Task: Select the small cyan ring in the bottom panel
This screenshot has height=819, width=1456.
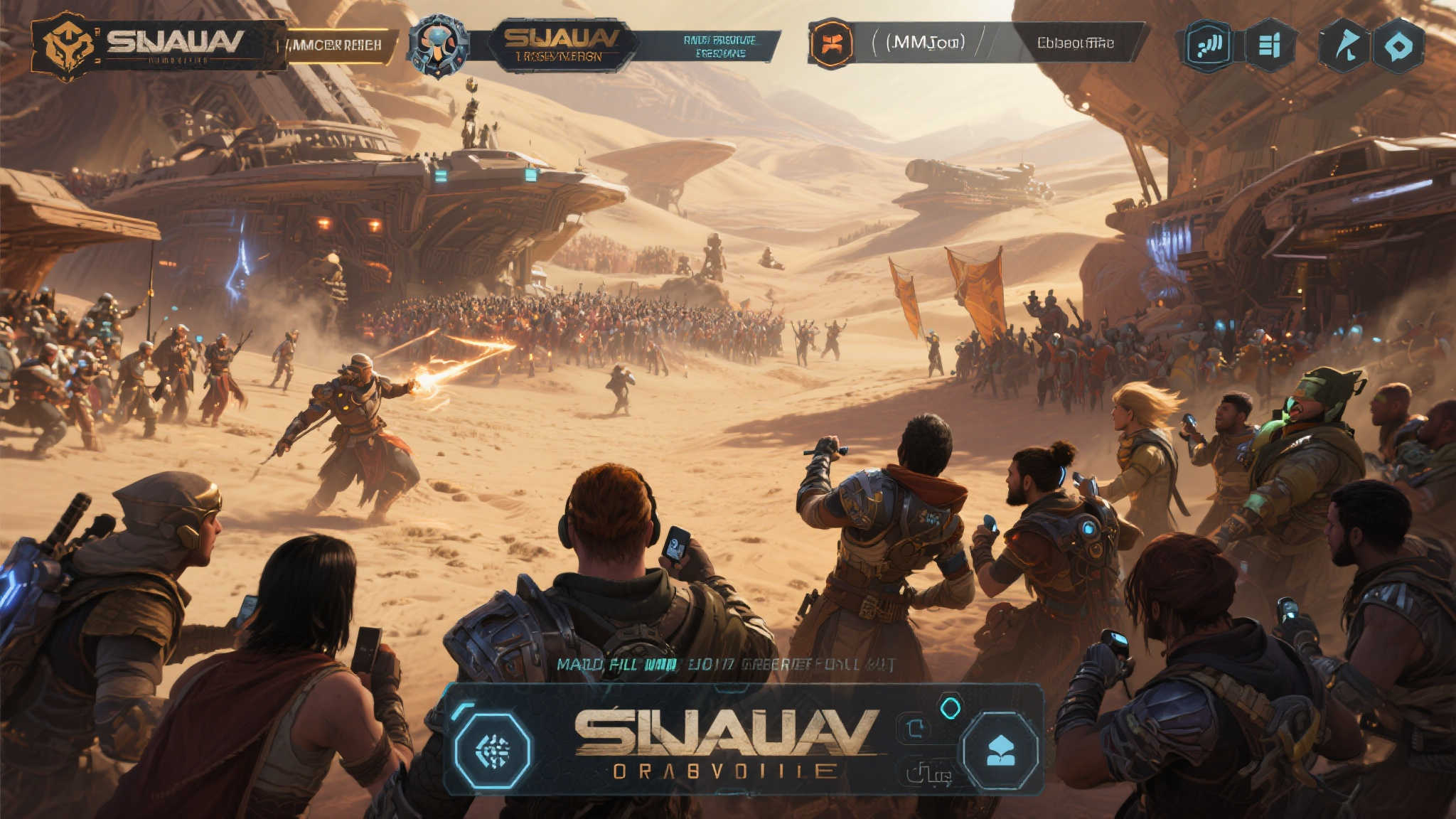Action: tap(951, 707)
